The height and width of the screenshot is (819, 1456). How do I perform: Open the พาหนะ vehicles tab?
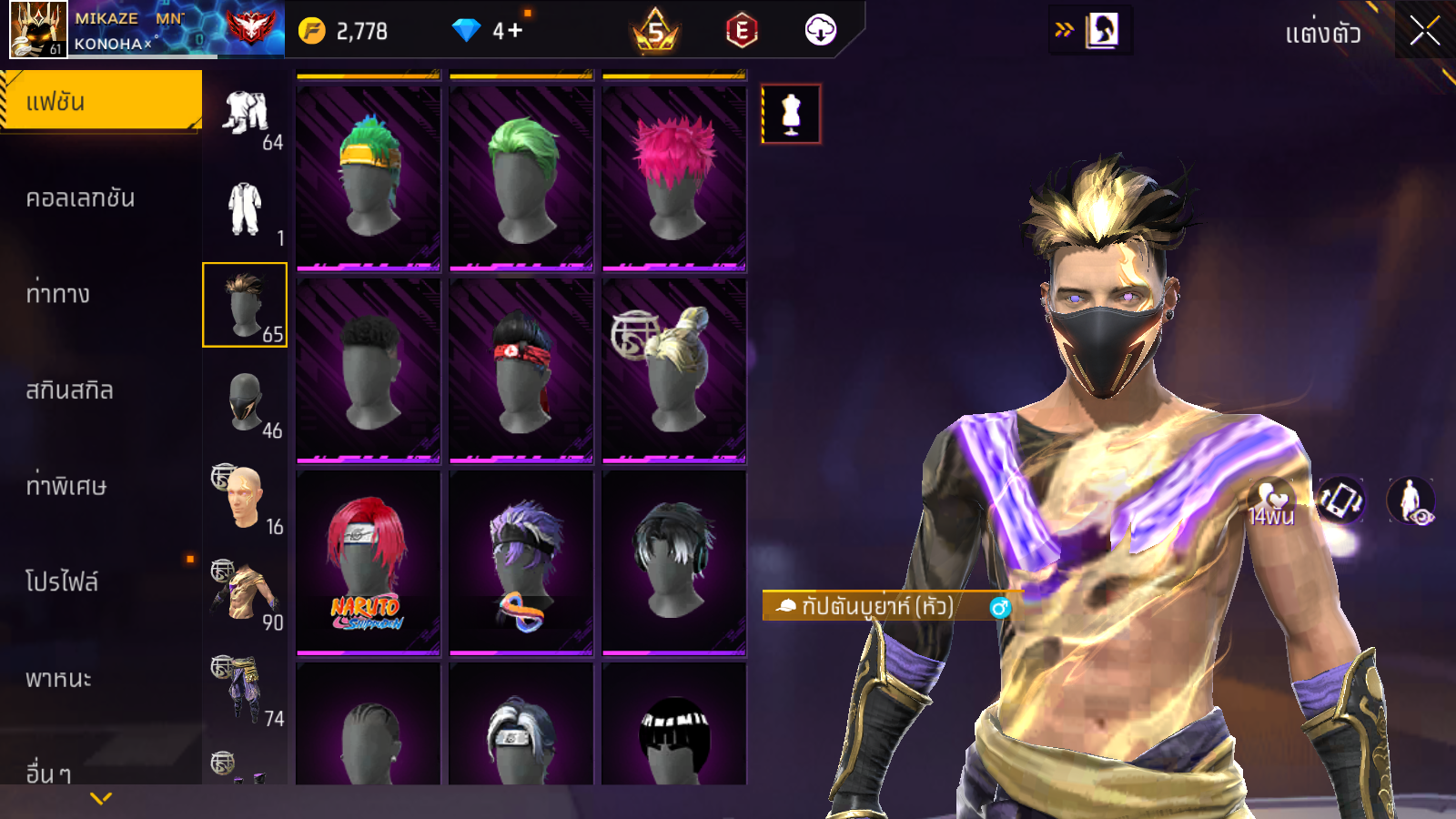[58, 679]
